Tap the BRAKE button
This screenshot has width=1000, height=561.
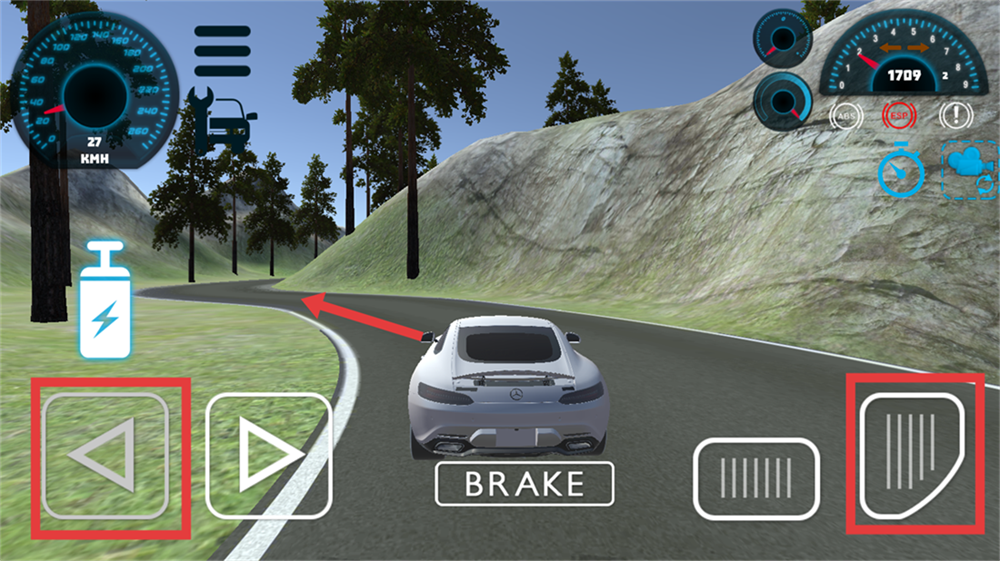tap(524, 484)
